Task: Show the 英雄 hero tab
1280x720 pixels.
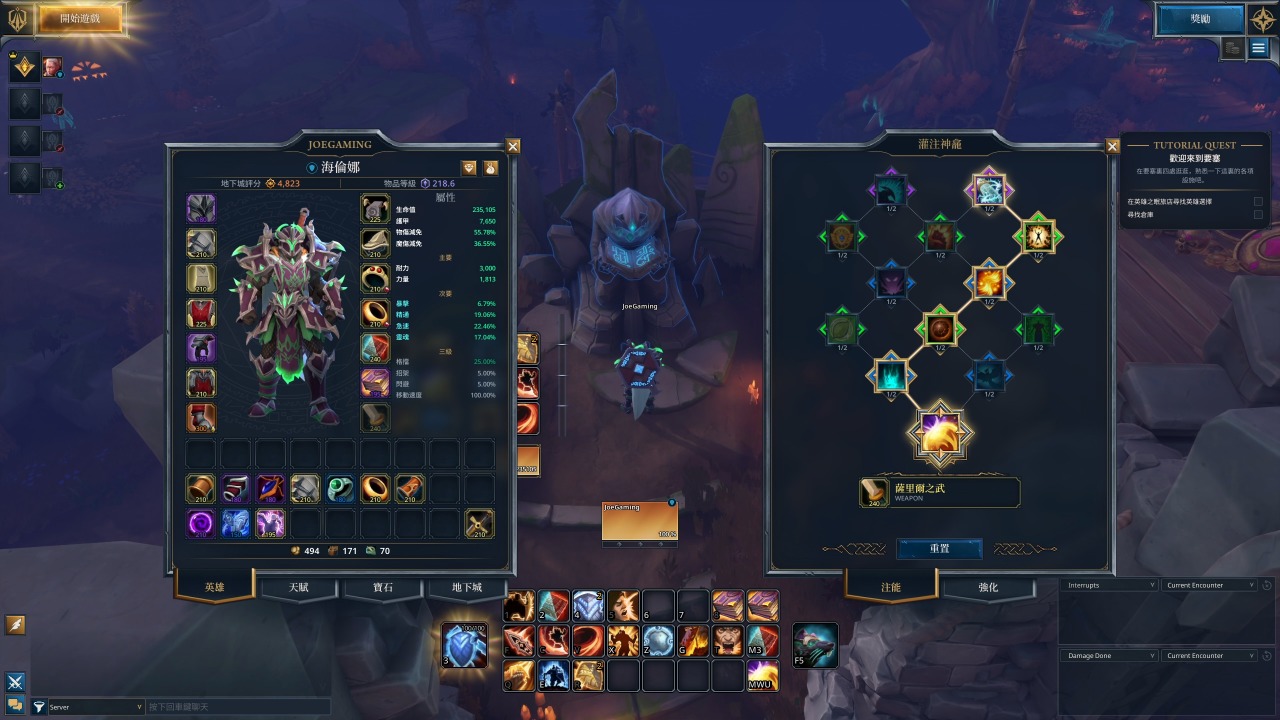Action: 214,587
